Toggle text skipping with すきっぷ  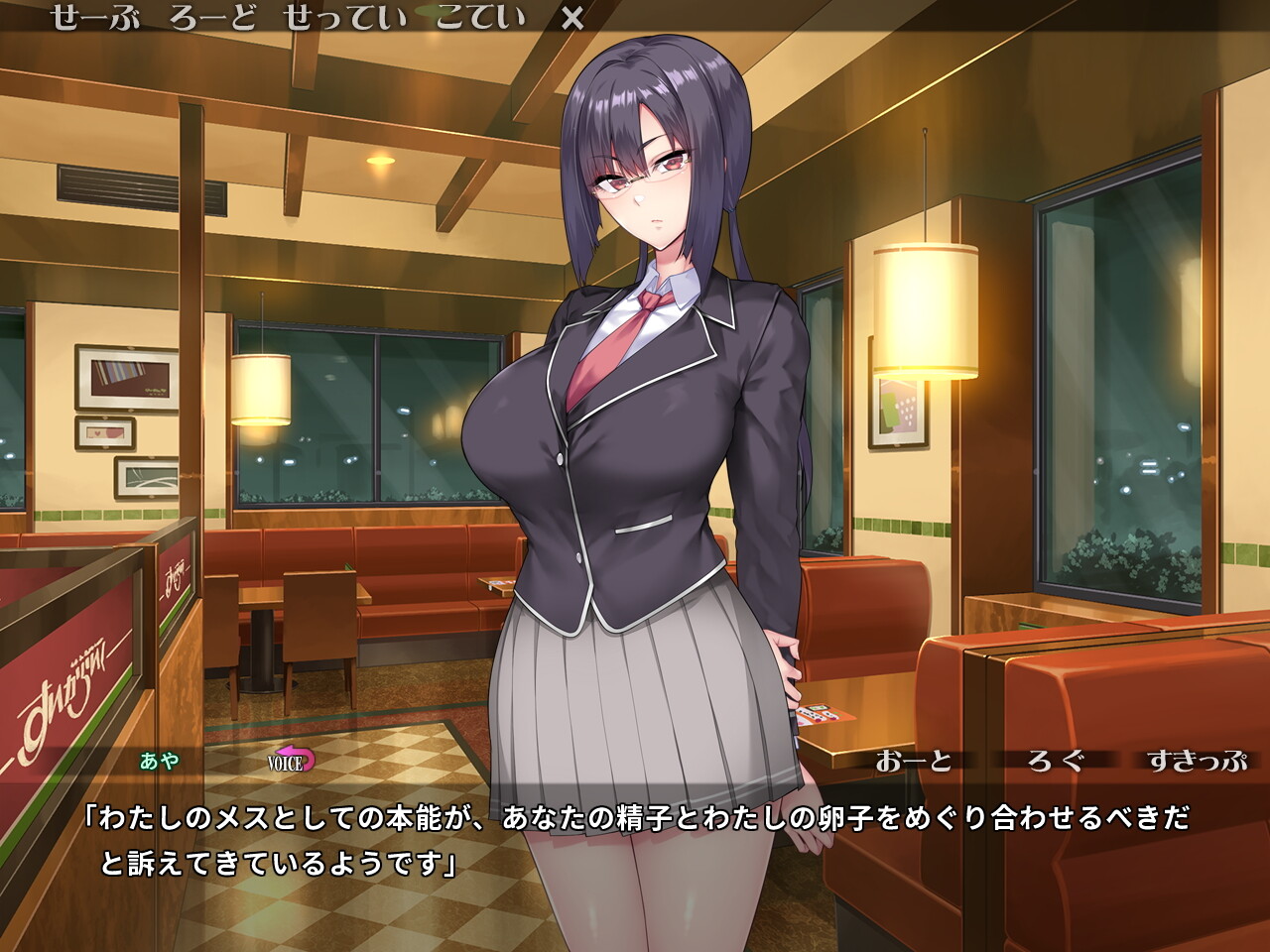click(x=1196, y=763)
